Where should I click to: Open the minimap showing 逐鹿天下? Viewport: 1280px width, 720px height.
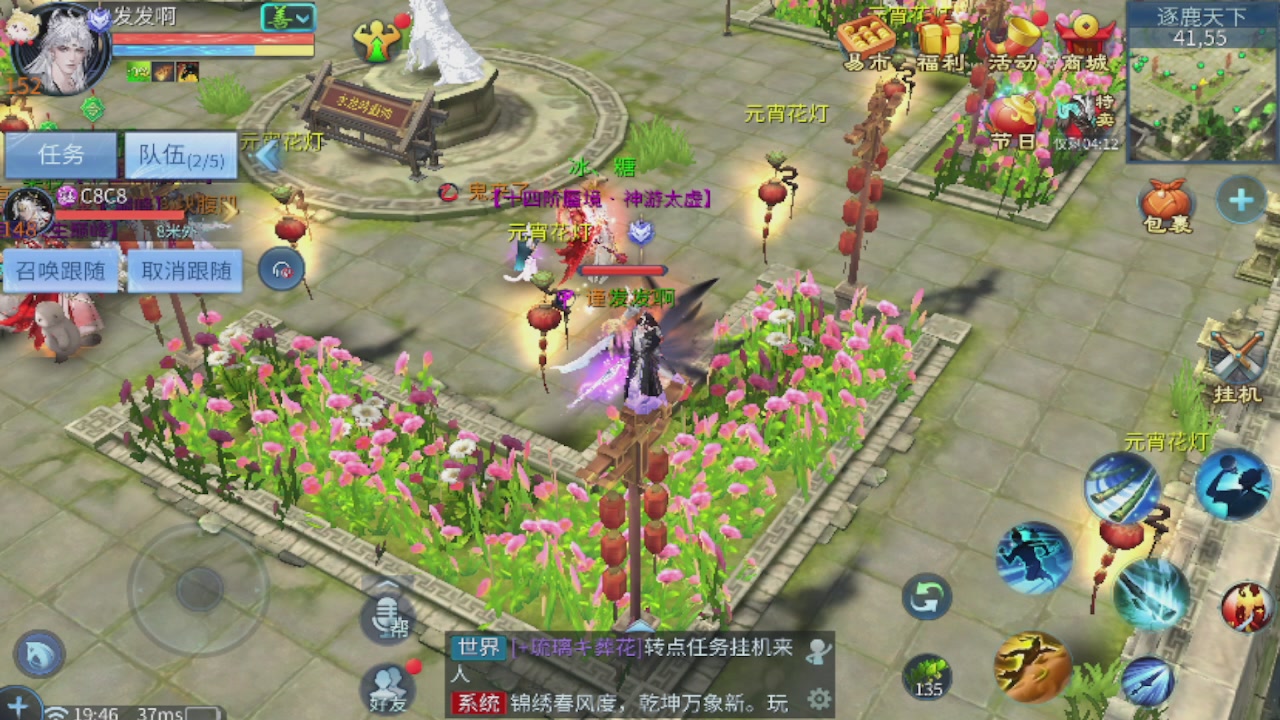point(1198,80)
